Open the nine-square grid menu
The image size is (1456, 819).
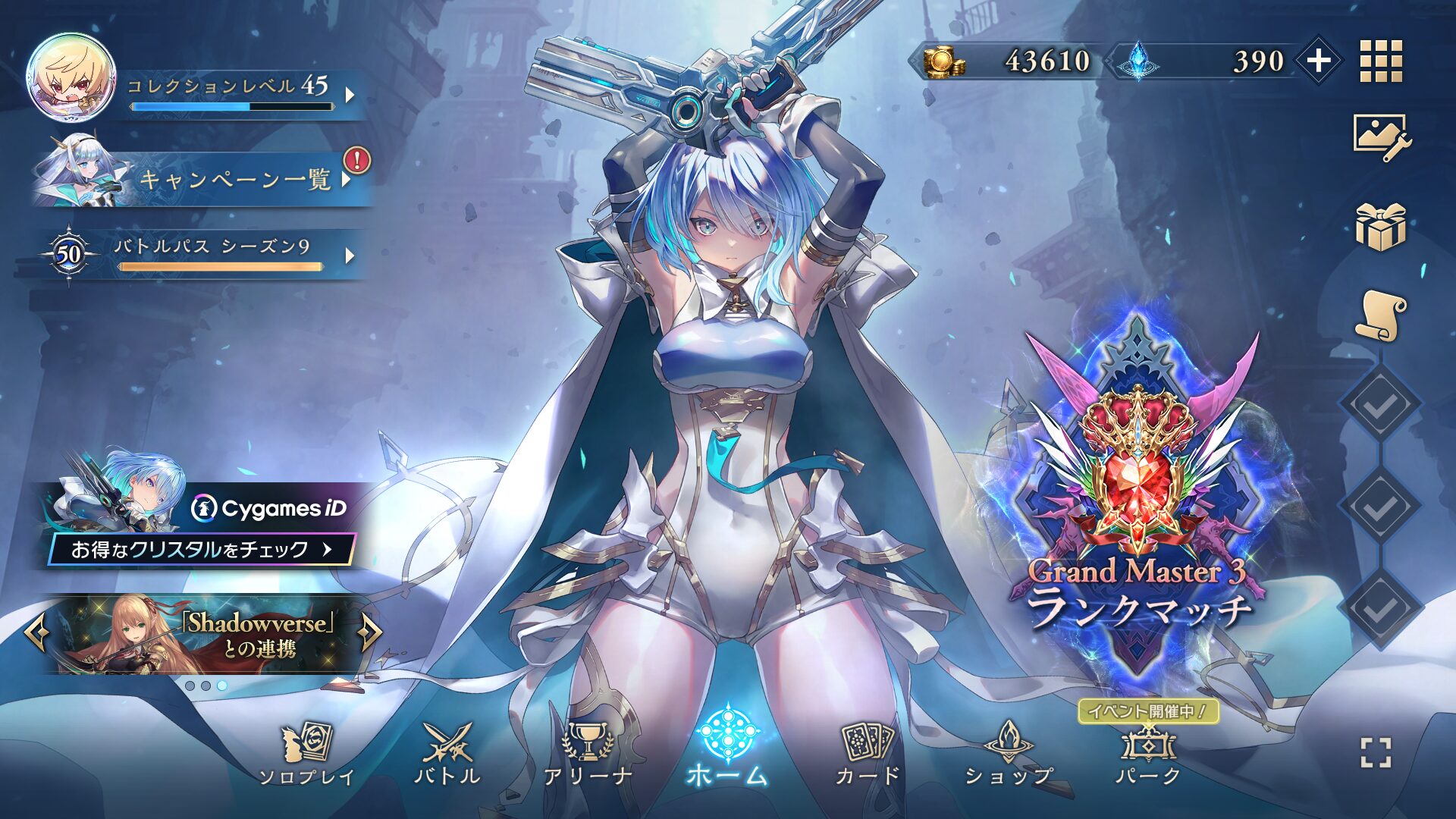1381,61
